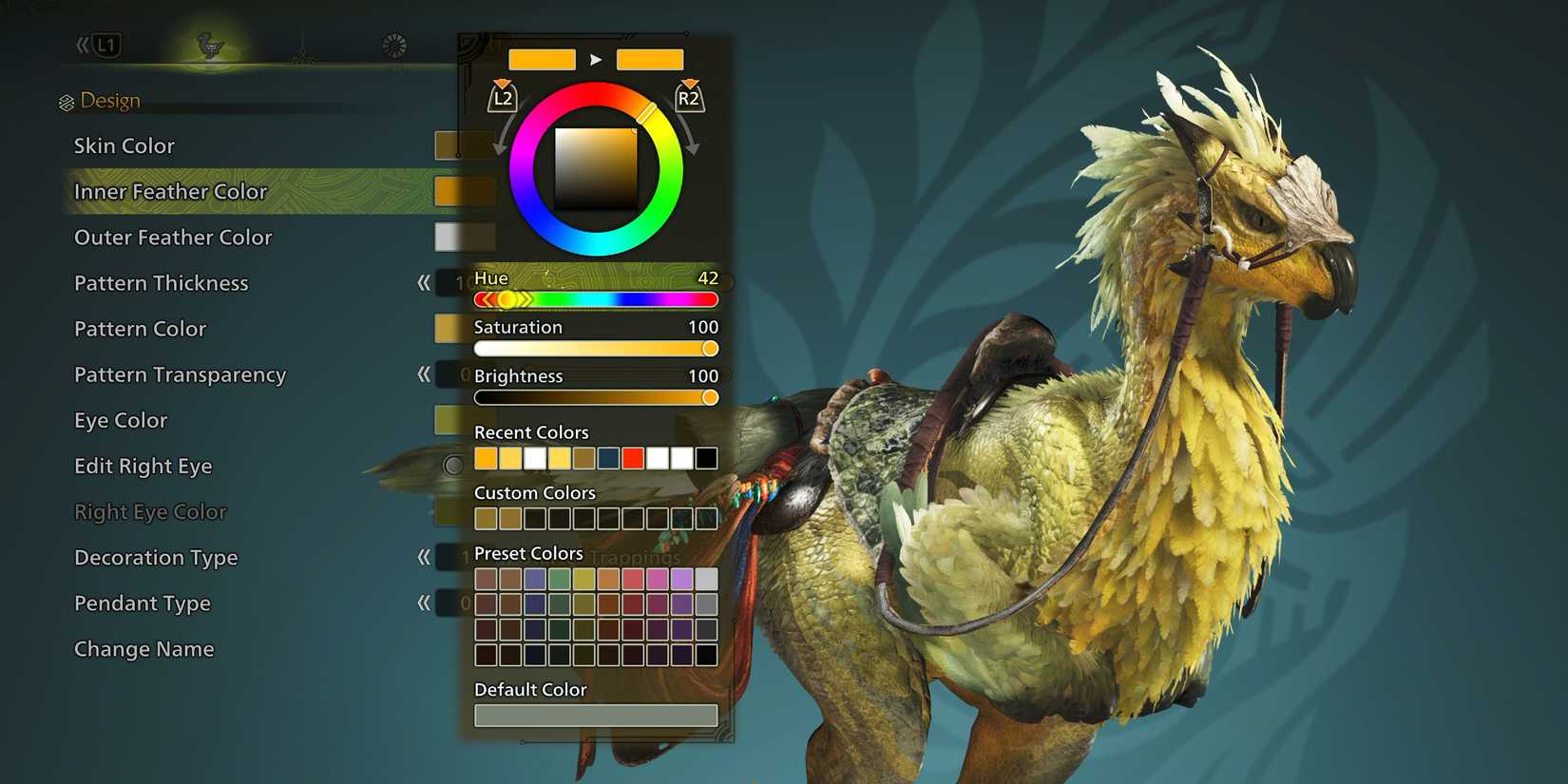Screen dimensions: 1568x784
Task: Click the Default Color bar
Action: pyautogui.click(x=596, y=715)
